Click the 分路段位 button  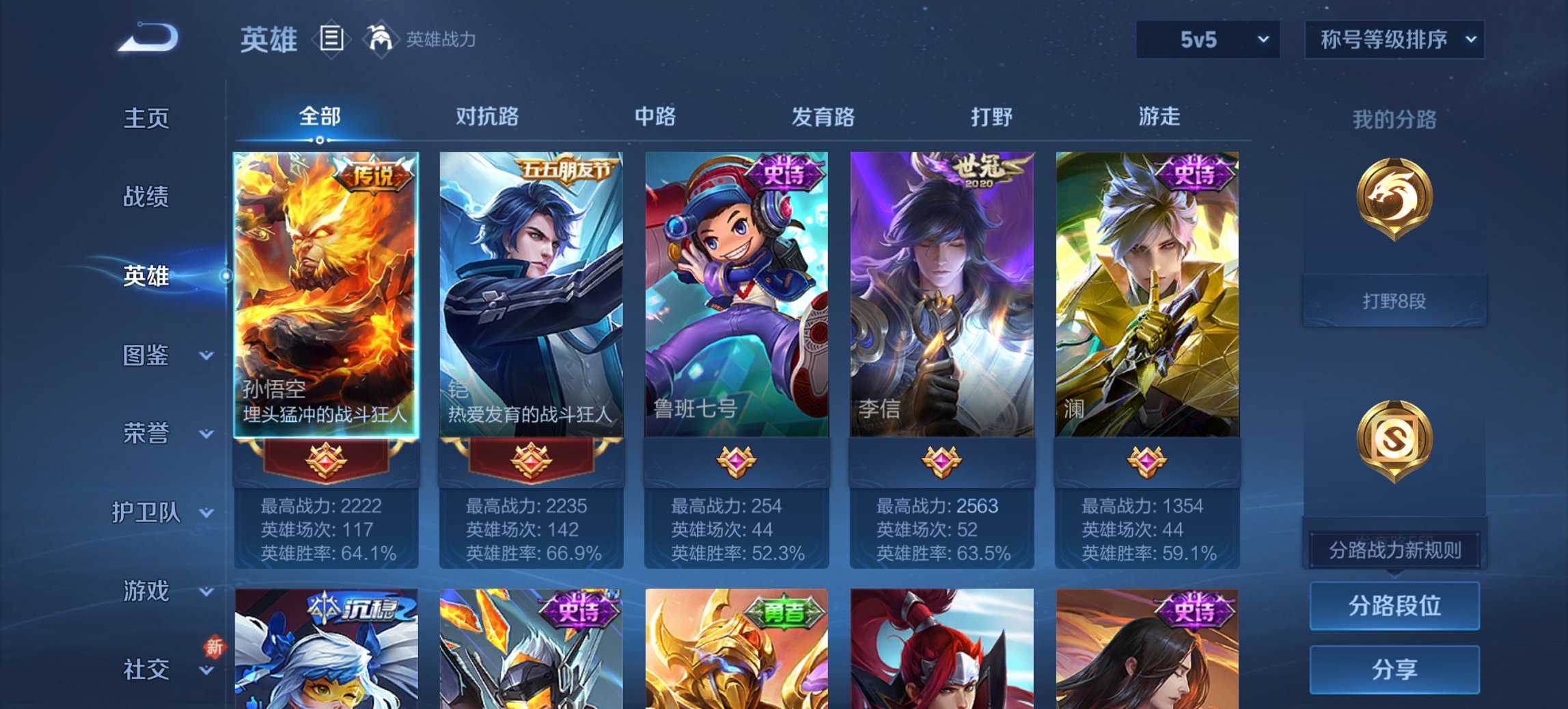click(1394, 606)
